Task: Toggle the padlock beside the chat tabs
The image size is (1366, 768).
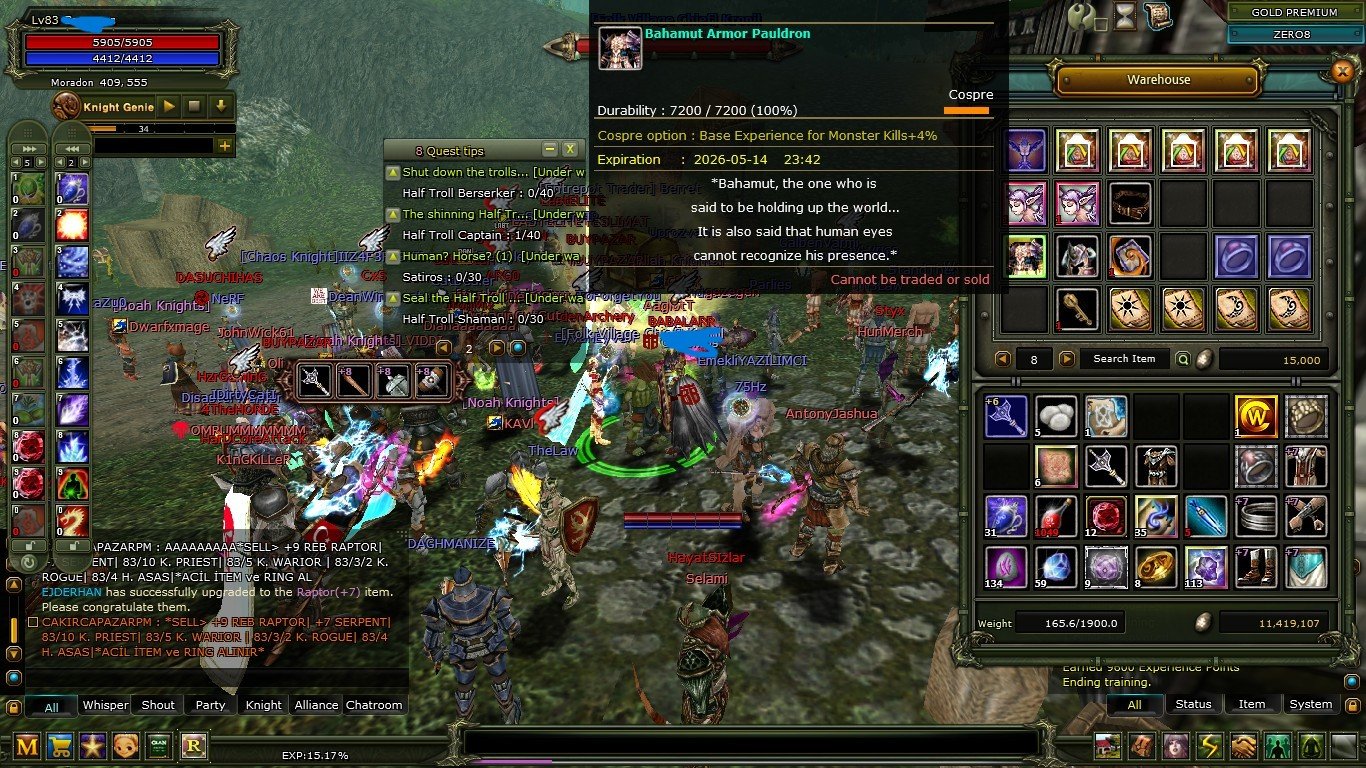Action: point(15,705)
